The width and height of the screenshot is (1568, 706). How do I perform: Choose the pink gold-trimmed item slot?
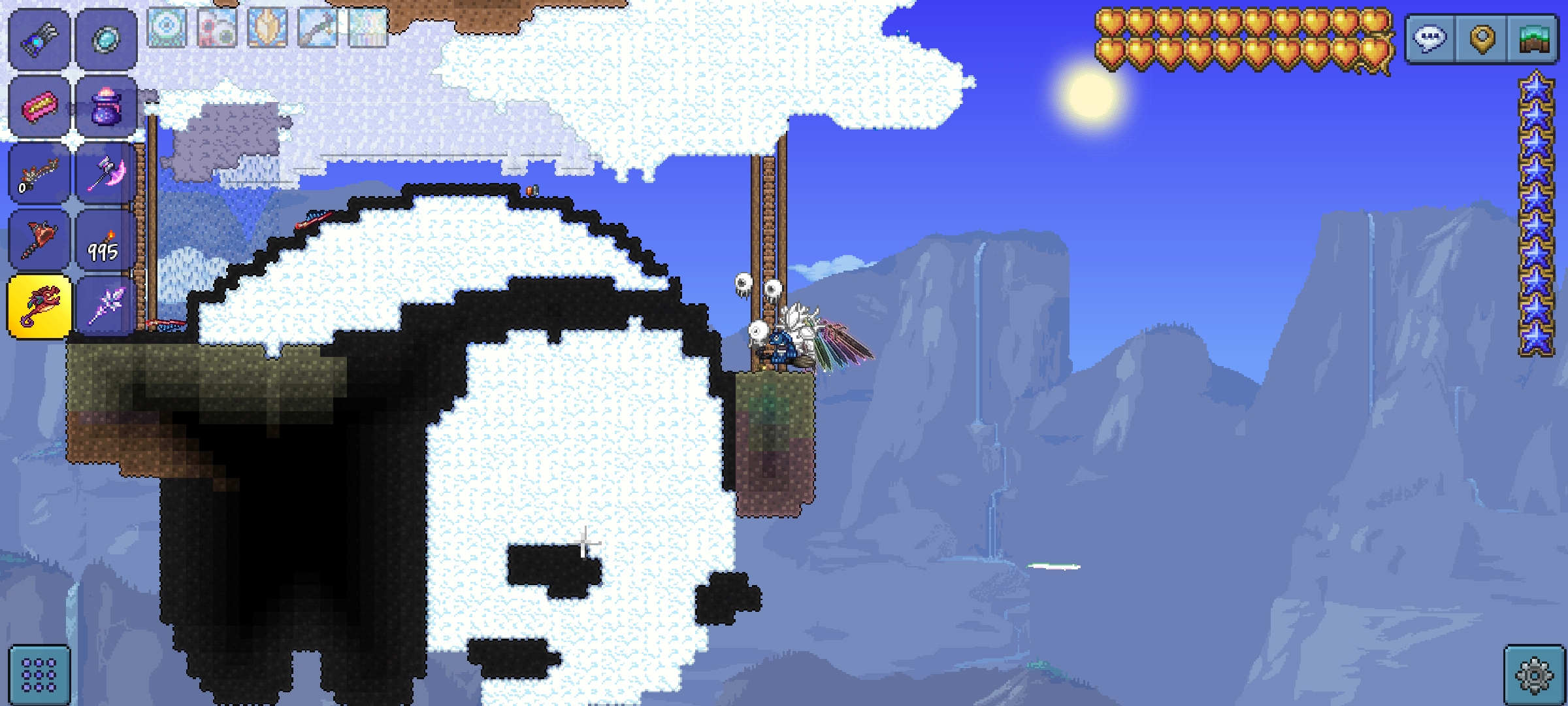coord(39,107)
